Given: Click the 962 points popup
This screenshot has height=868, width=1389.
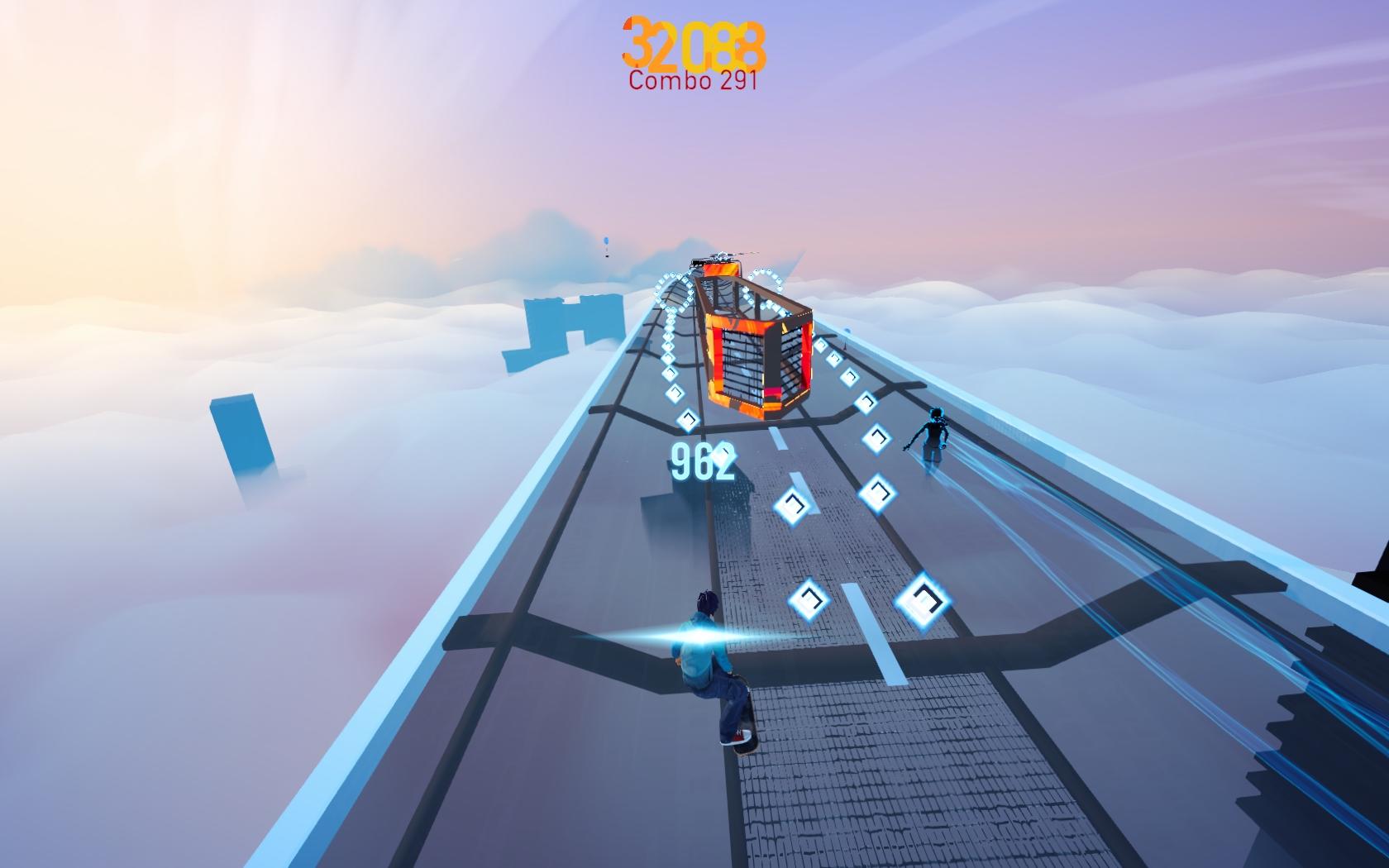Looking at the screenshot, I should coord(699,463).
